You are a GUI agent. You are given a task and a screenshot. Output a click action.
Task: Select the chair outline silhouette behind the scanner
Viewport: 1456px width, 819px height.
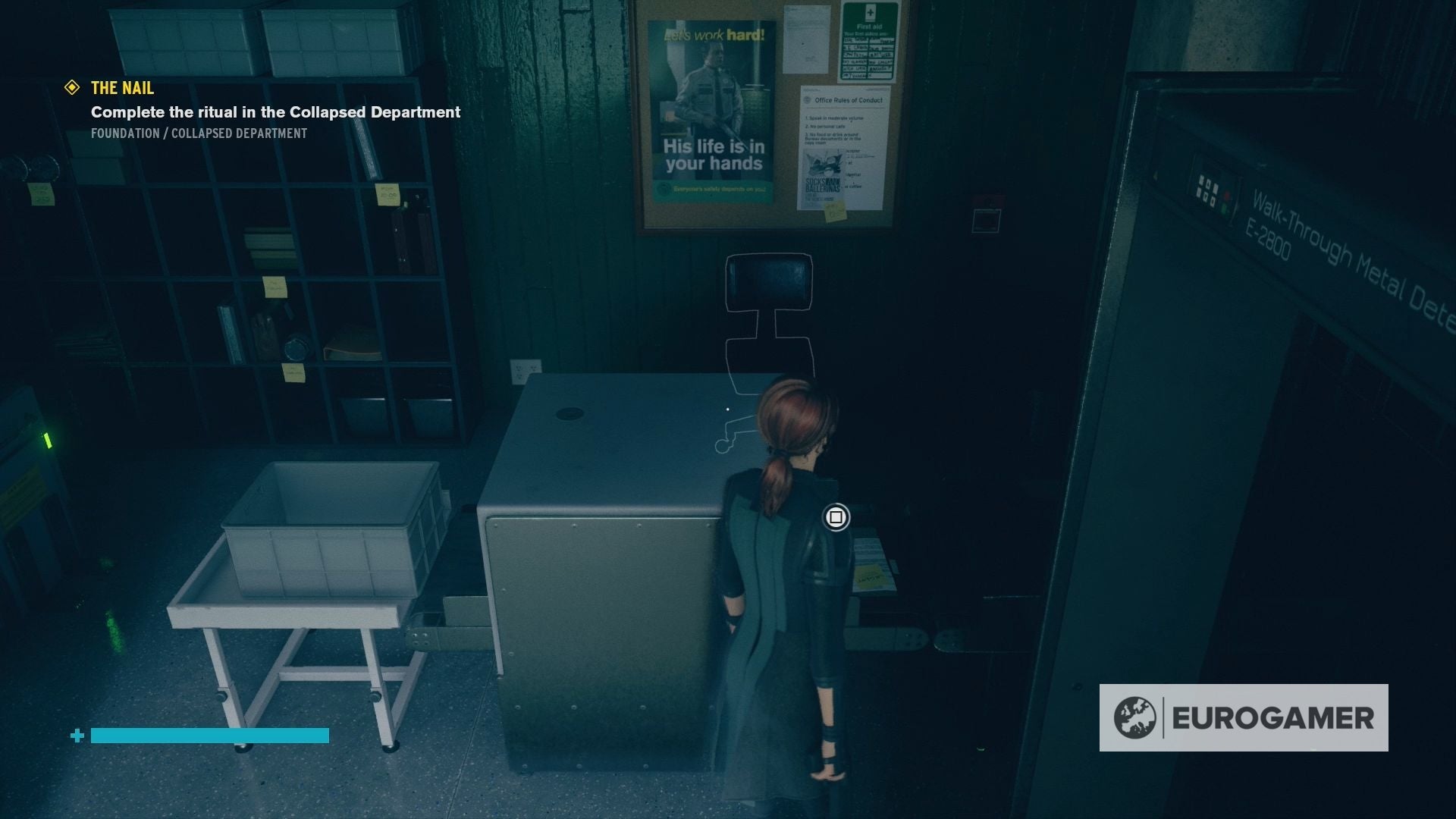coord(768,318)
